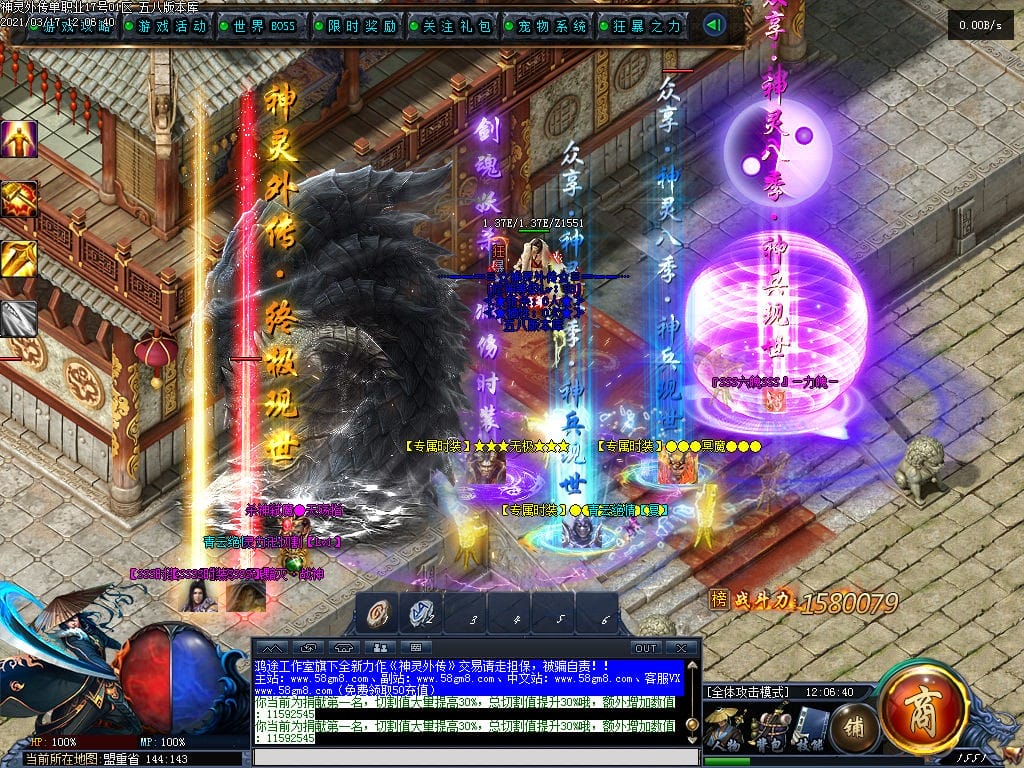
Task: Select the flame skill icon on the left
Action: pos(19,199)
